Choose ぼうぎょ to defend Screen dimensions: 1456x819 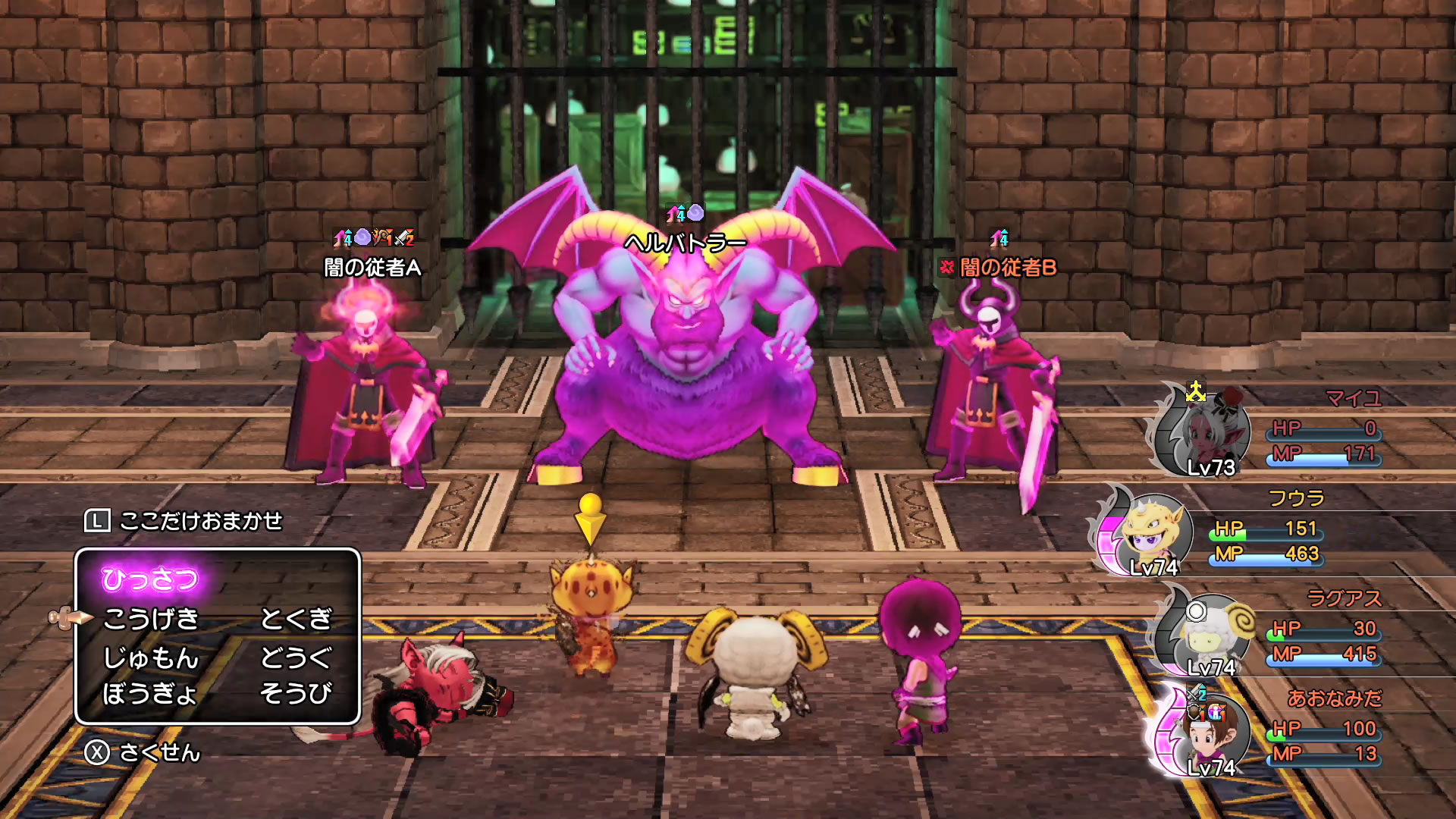coord(150,693)
